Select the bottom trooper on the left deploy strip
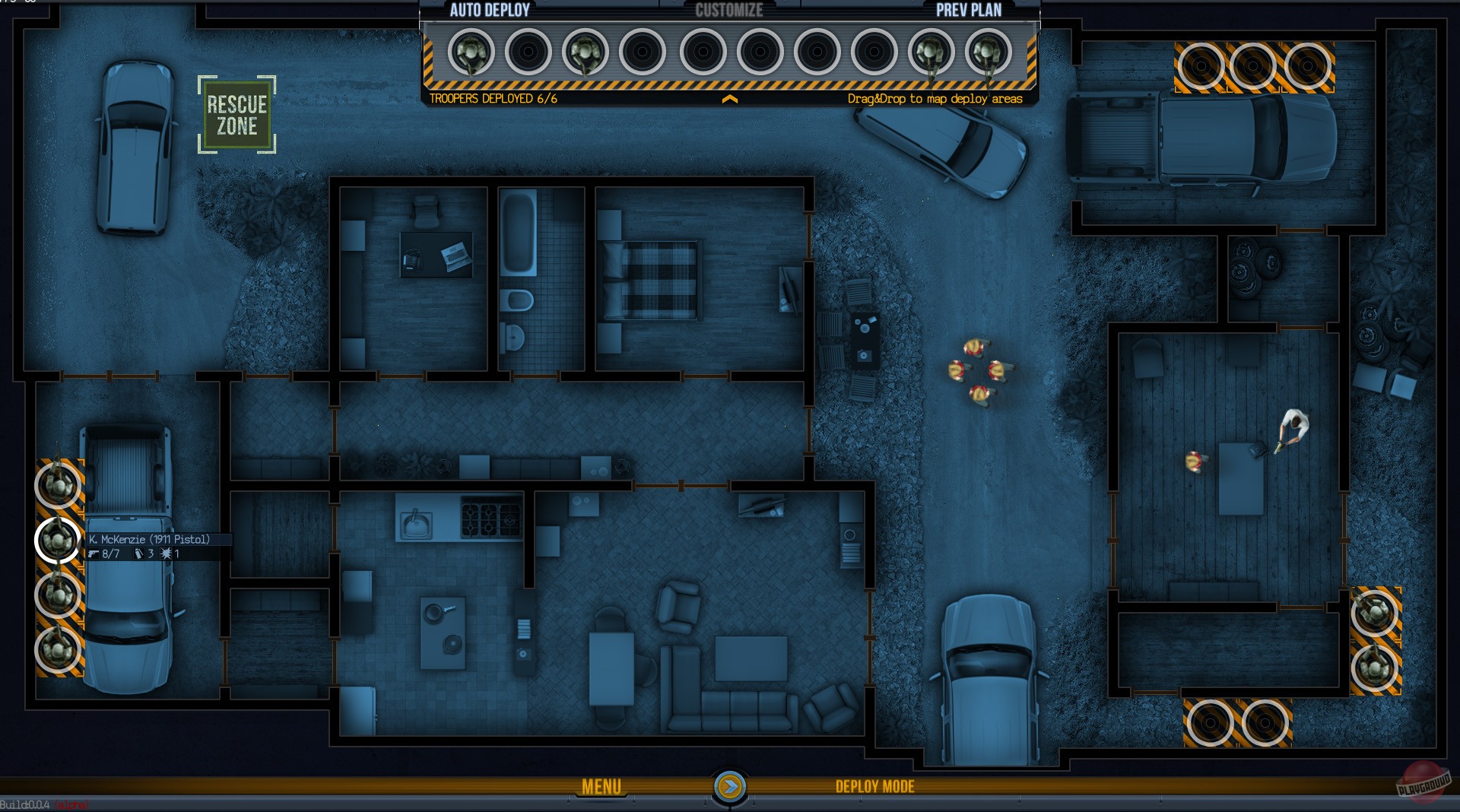The width and height of the screenshot is (1460, 812). click(57, 652)
